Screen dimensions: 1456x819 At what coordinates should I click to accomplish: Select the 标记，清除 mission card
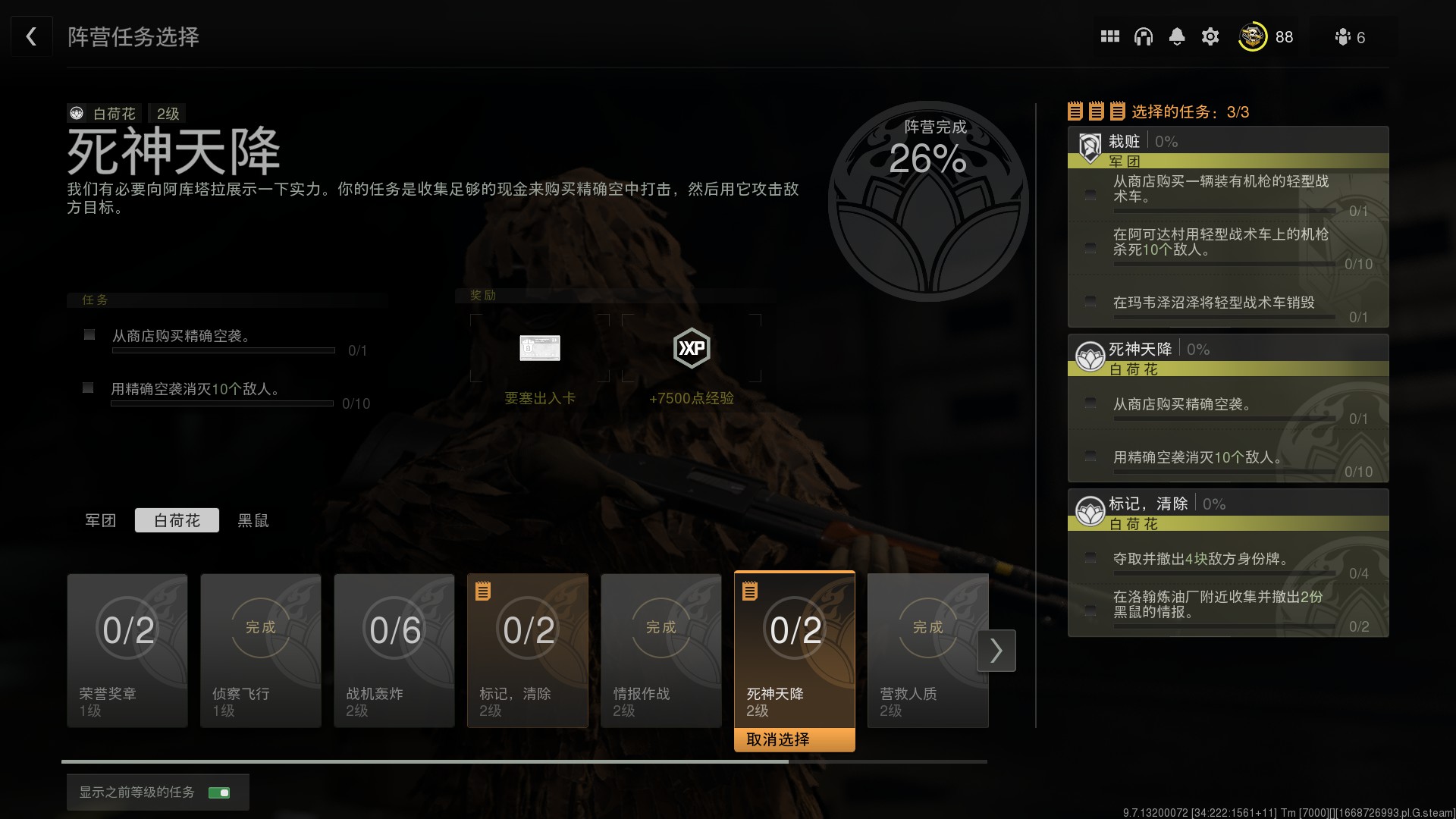pyautogui.click(x=528, y=650)
